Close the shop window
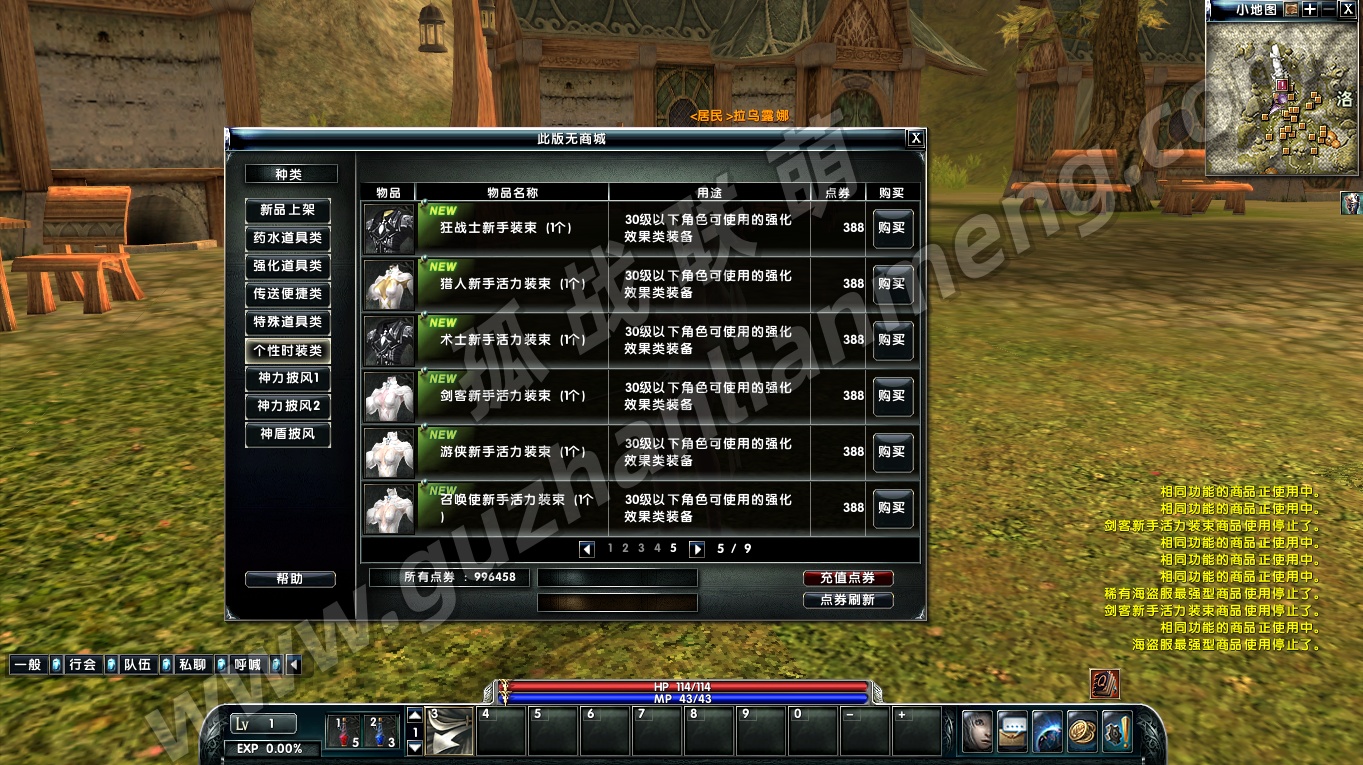1363x765 pixels. click(915, 139)
